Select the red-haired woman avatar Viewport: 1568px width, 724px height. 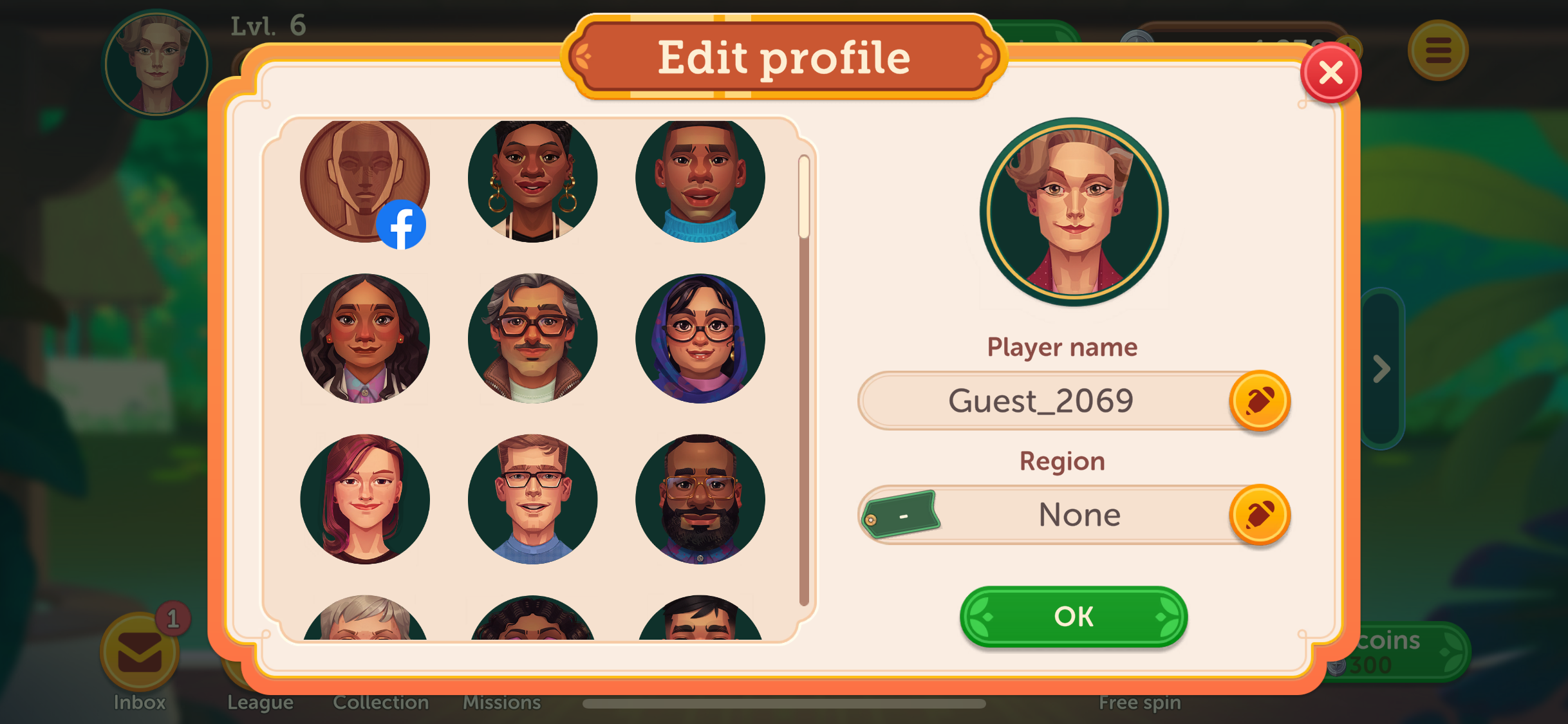365,499
